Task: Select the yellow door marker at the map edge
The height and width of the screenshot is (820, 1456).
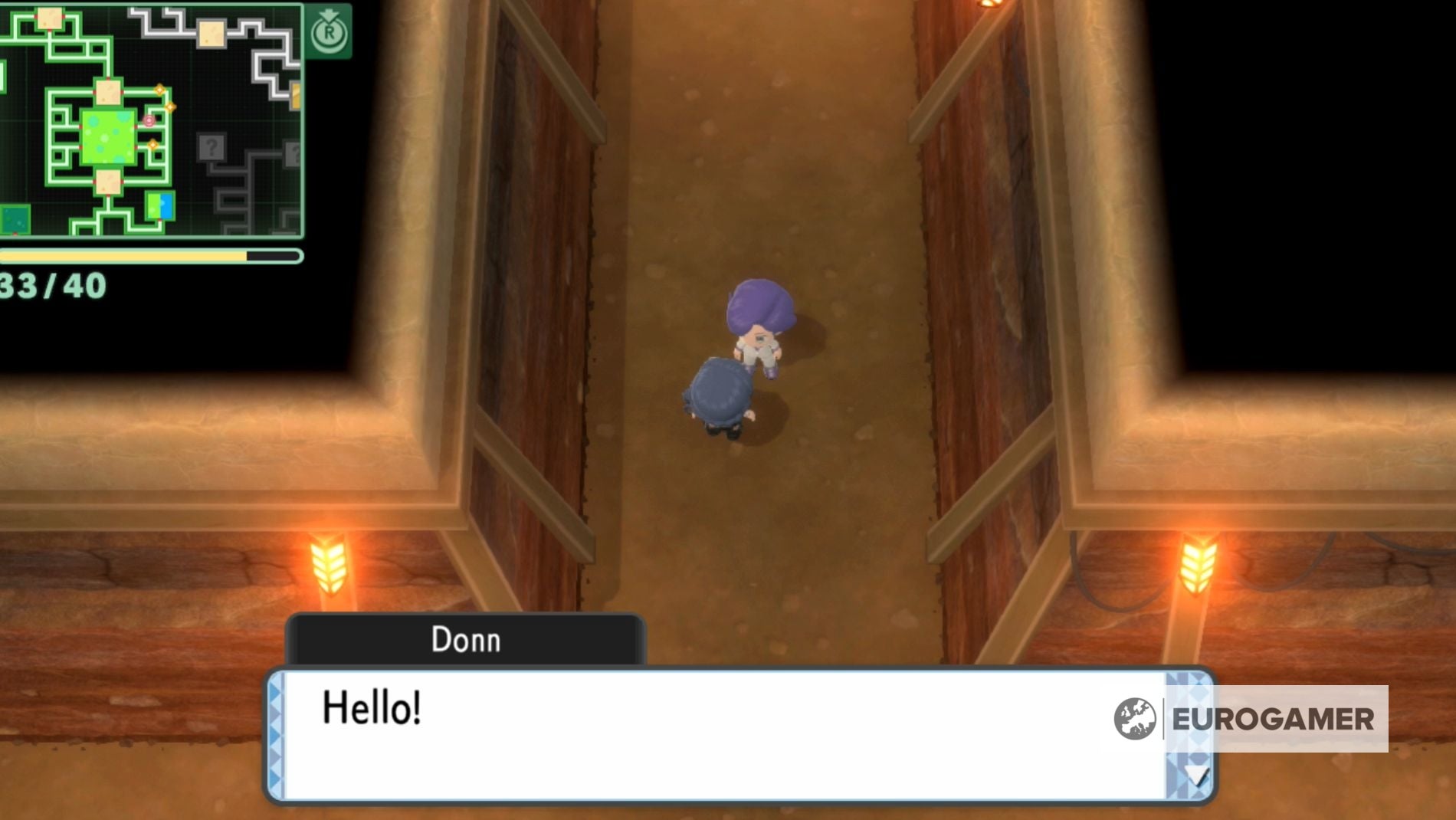Action: (x=297, y=97)
